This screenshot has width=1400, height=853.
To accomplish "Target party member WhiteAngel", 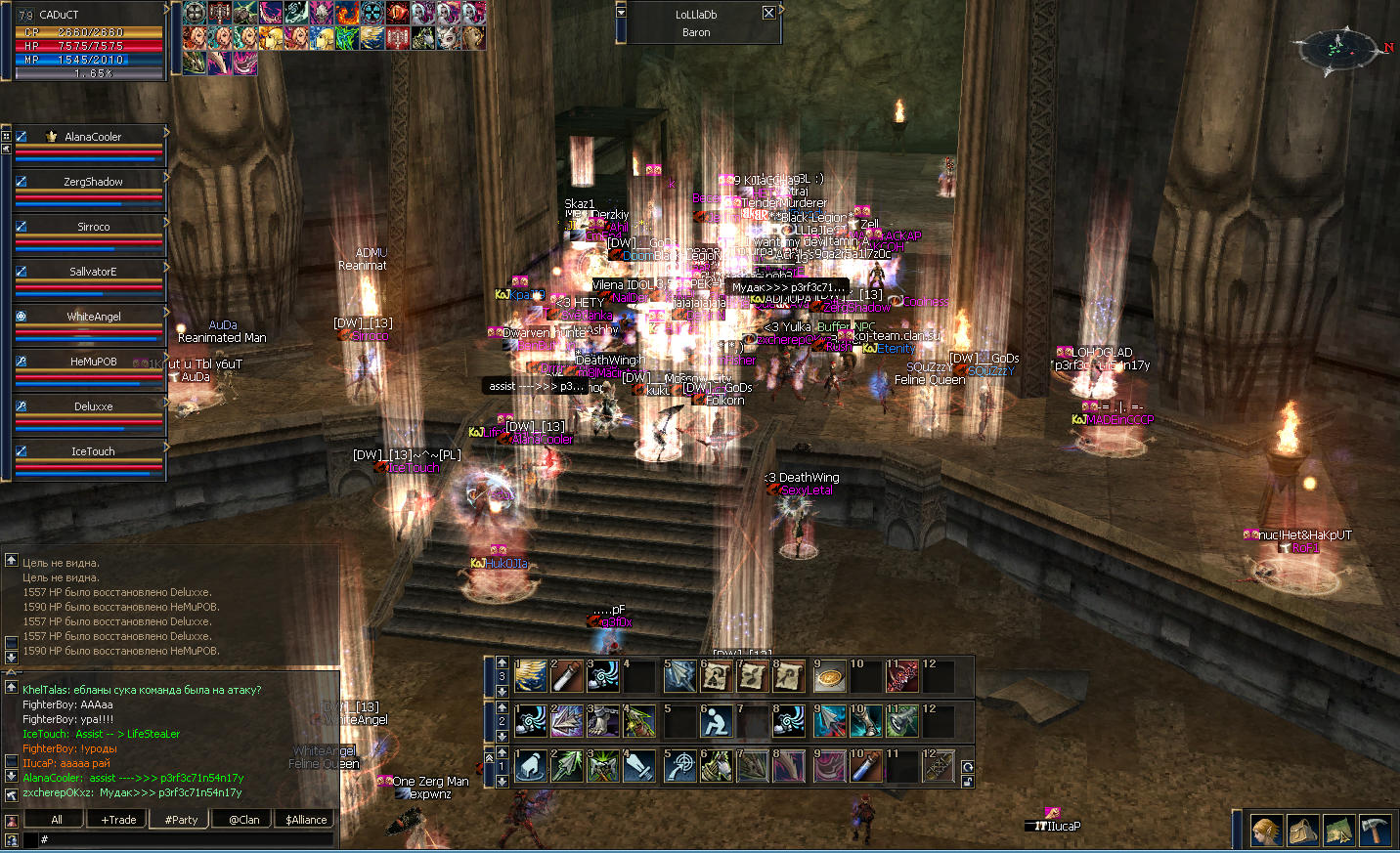I will coord(93,317).
